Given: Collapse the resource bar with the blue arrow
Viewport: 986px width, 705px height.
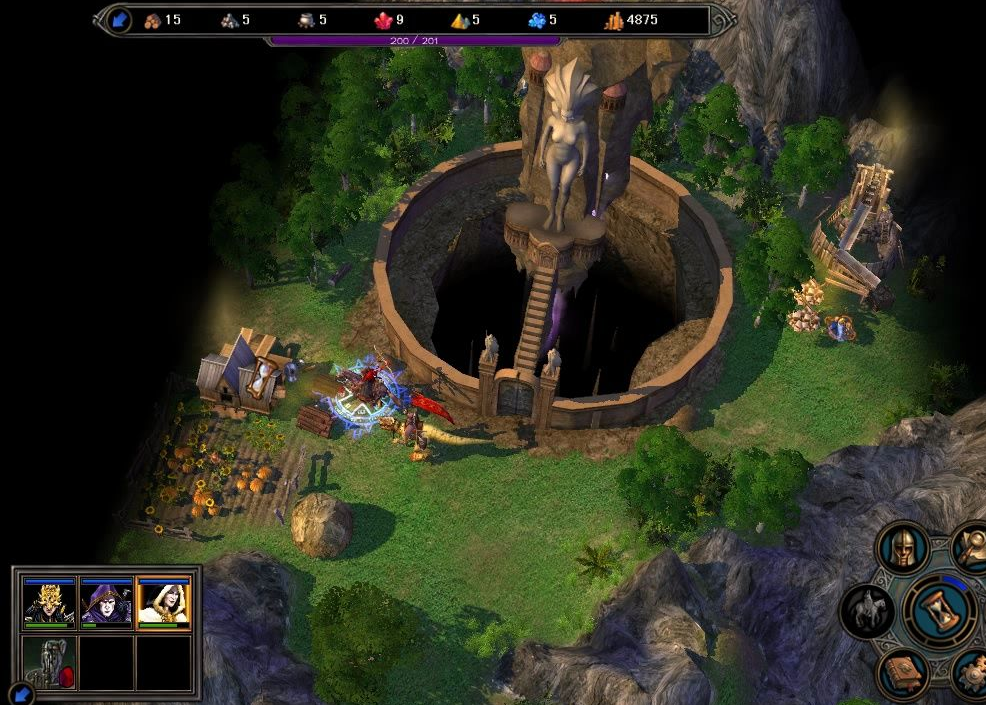Looking at the screenshot, I should [x=119, y=19].
